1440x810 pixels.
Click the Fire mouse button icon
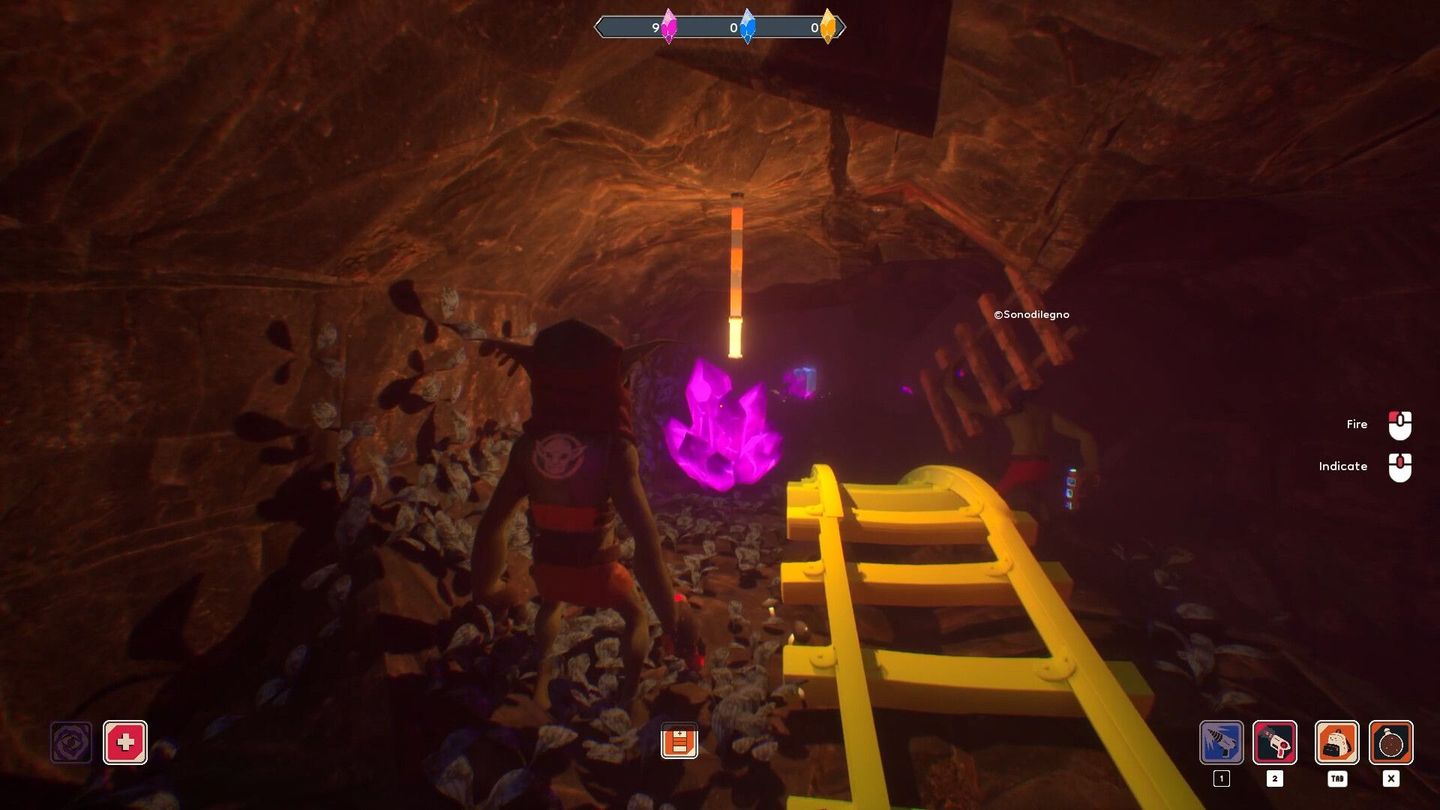point(1398,424)
